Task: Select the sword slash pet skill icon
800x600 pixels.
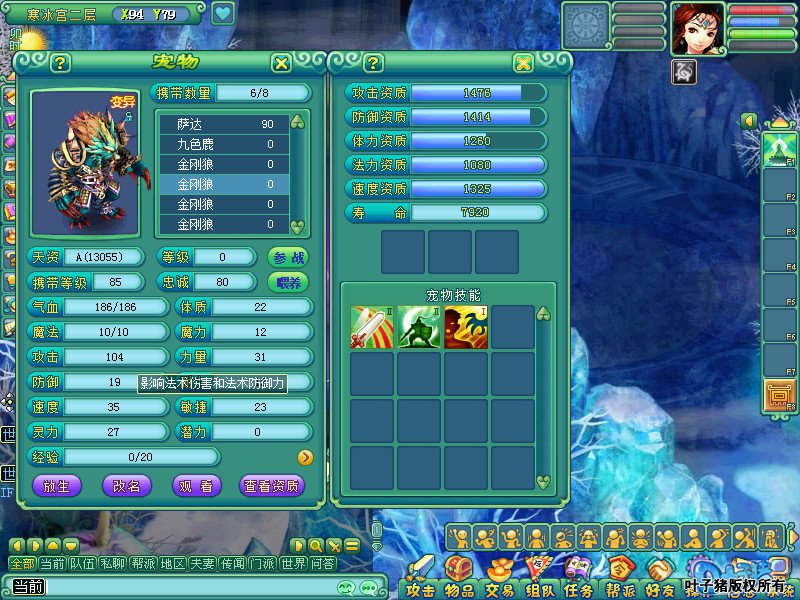Action: pos(371,327)
